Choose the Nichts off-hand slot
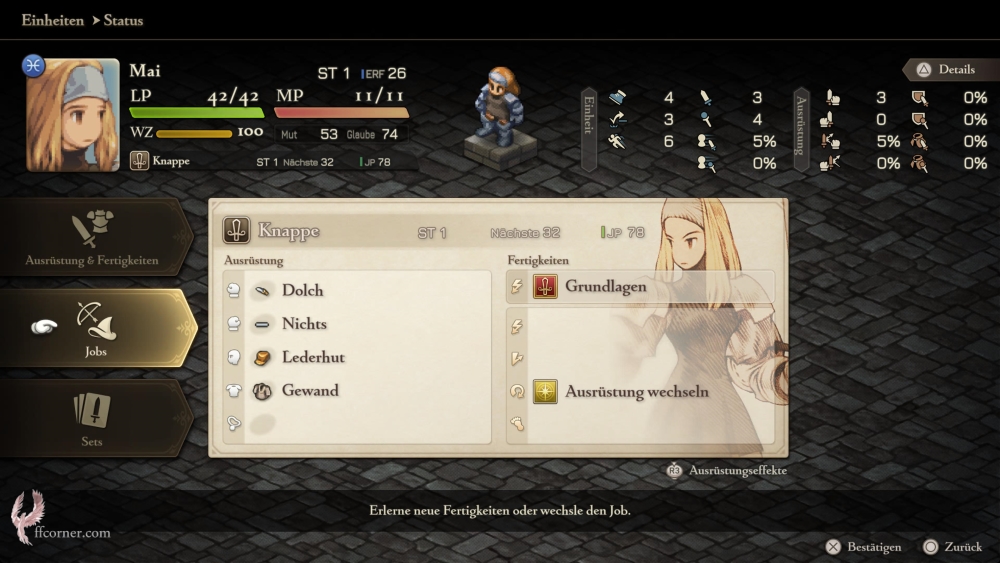The image size is (1000, 563). 304,324
